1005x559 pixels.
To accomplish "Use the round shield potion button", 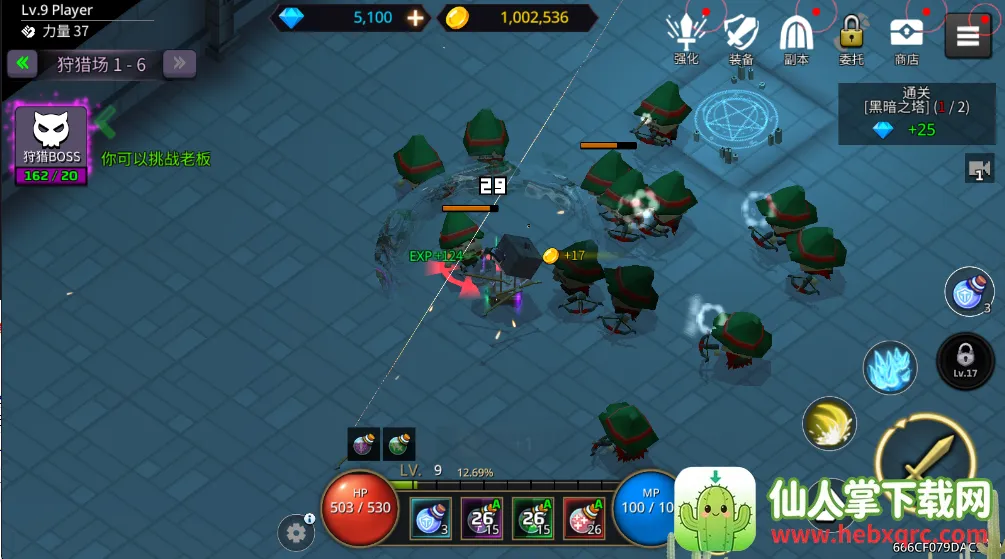I will click(x=968, y=292).
